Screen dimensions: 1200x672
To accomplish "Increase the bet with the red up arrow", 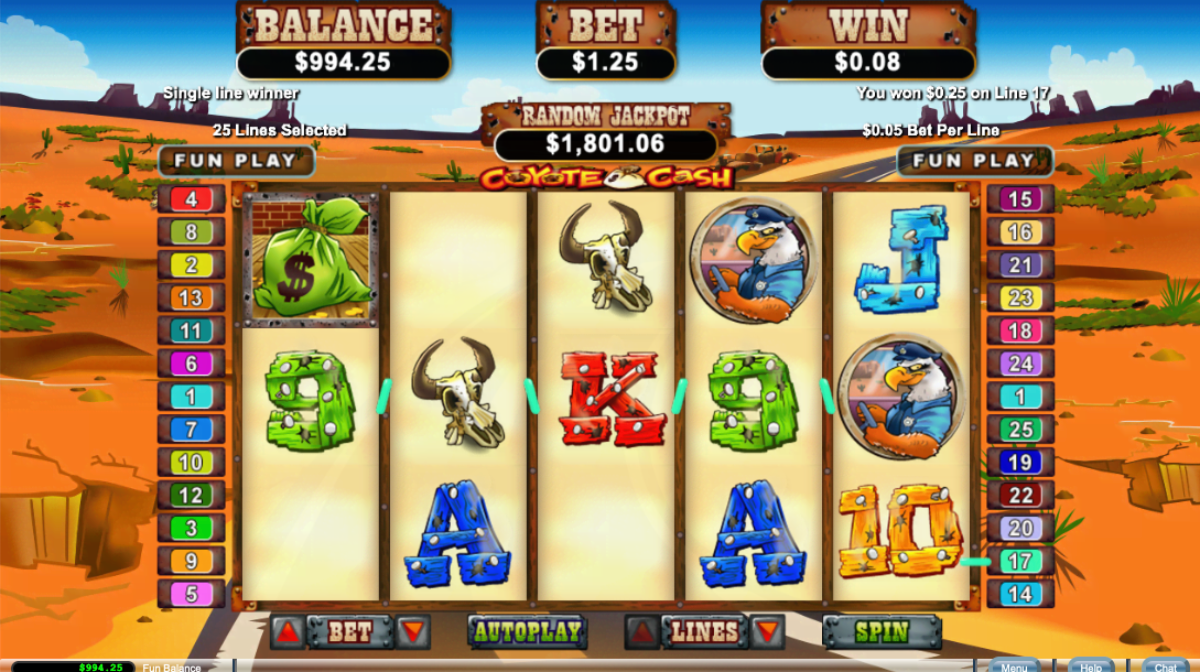I will (x=287, y=632).
